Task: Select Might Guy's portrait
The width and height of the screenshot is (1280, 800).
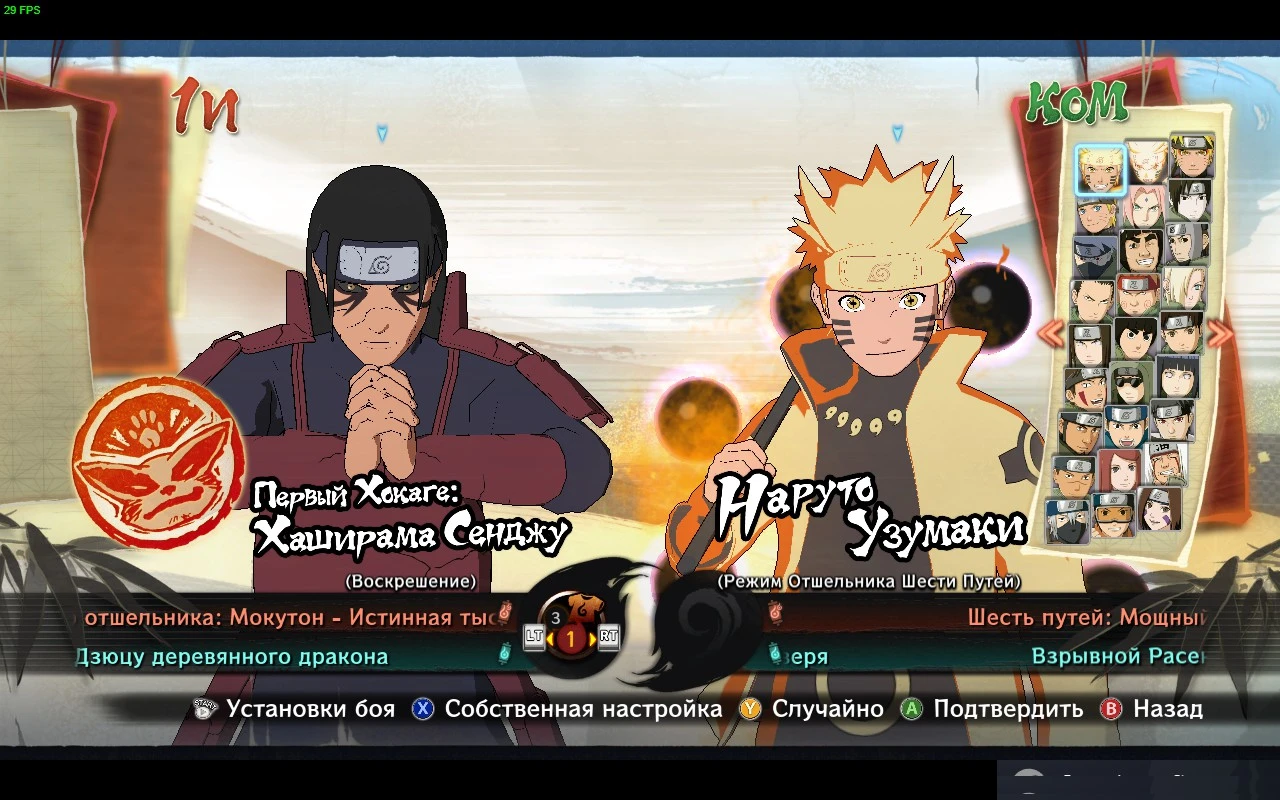Action: point(1141,252)
